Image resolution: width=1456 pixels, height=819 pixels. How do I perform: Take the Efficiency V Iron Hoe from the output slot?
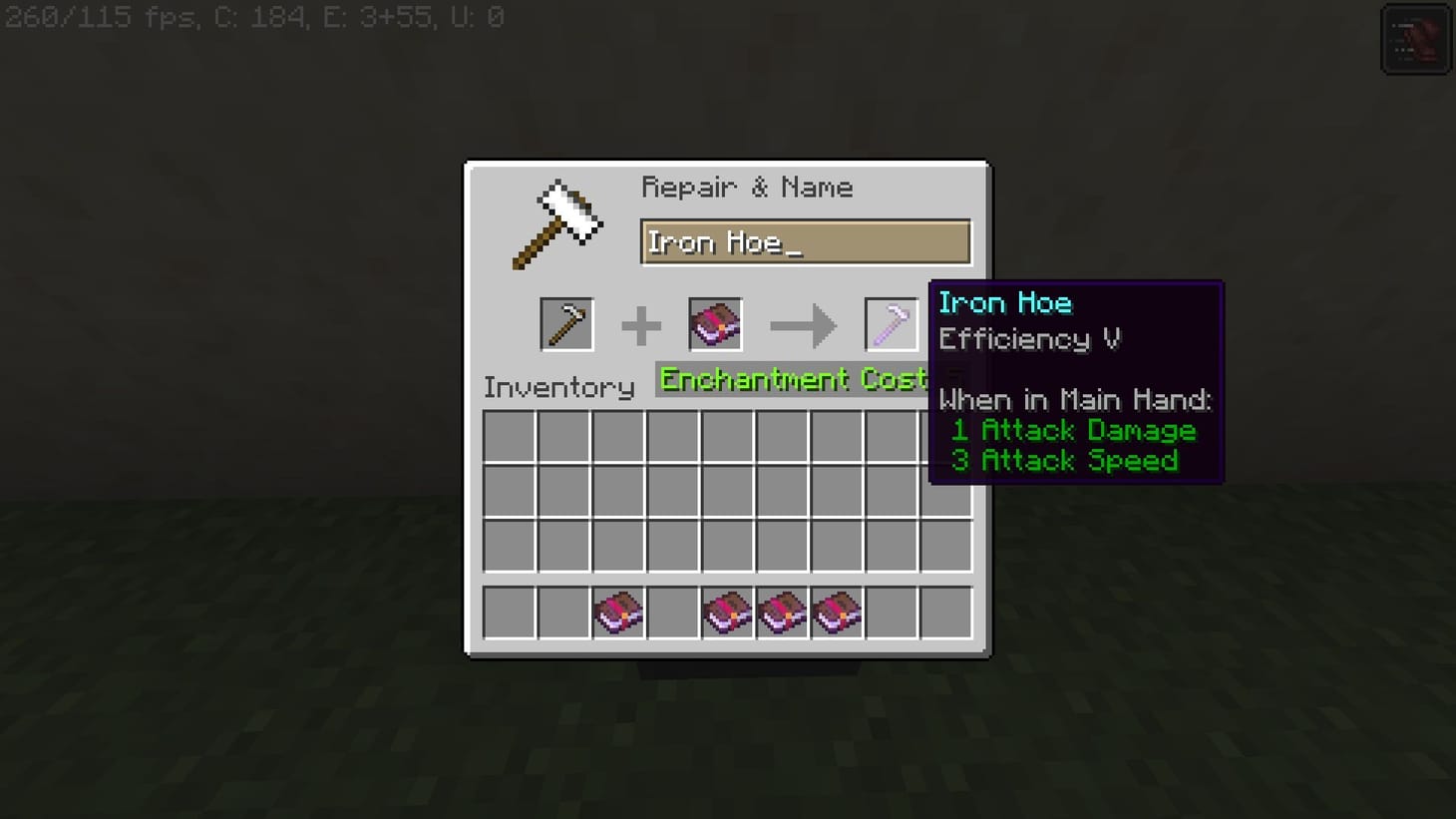tap(891, 323)
